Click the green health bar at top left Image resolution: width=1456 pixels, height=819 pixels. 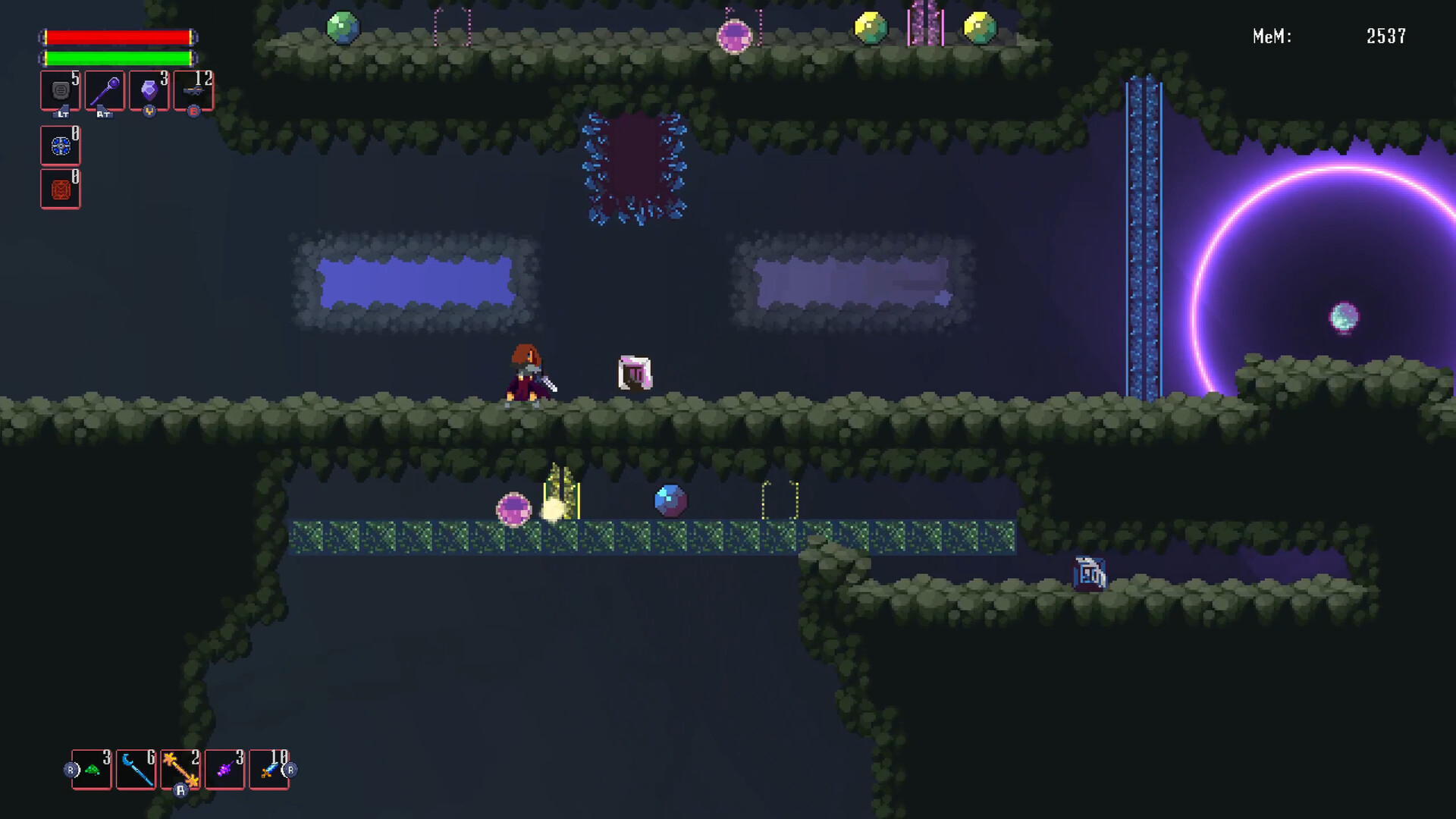(x=118, y=57)
